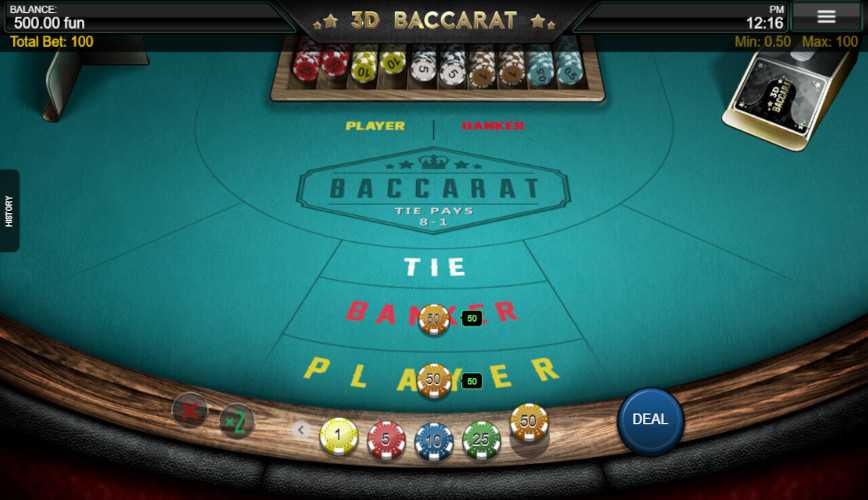Select the yellow 1 chip

click(x=339, y=437)
